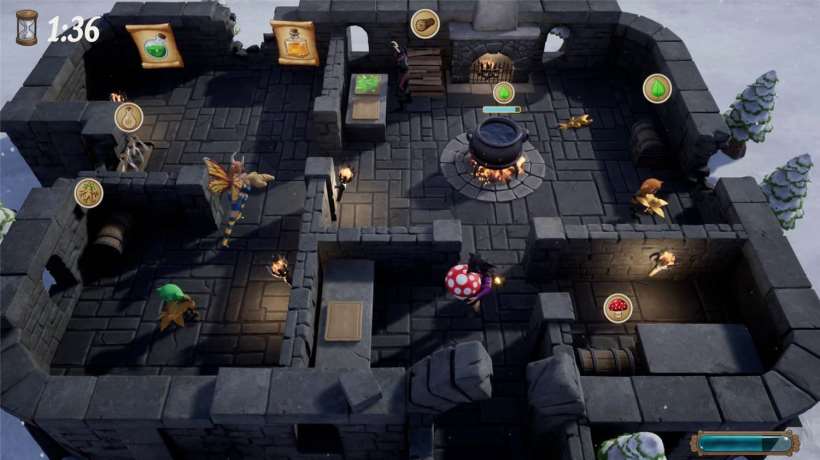820x460 pixels.
Task: Select the orange potion recipe scroll
Action: coord(294,42)
